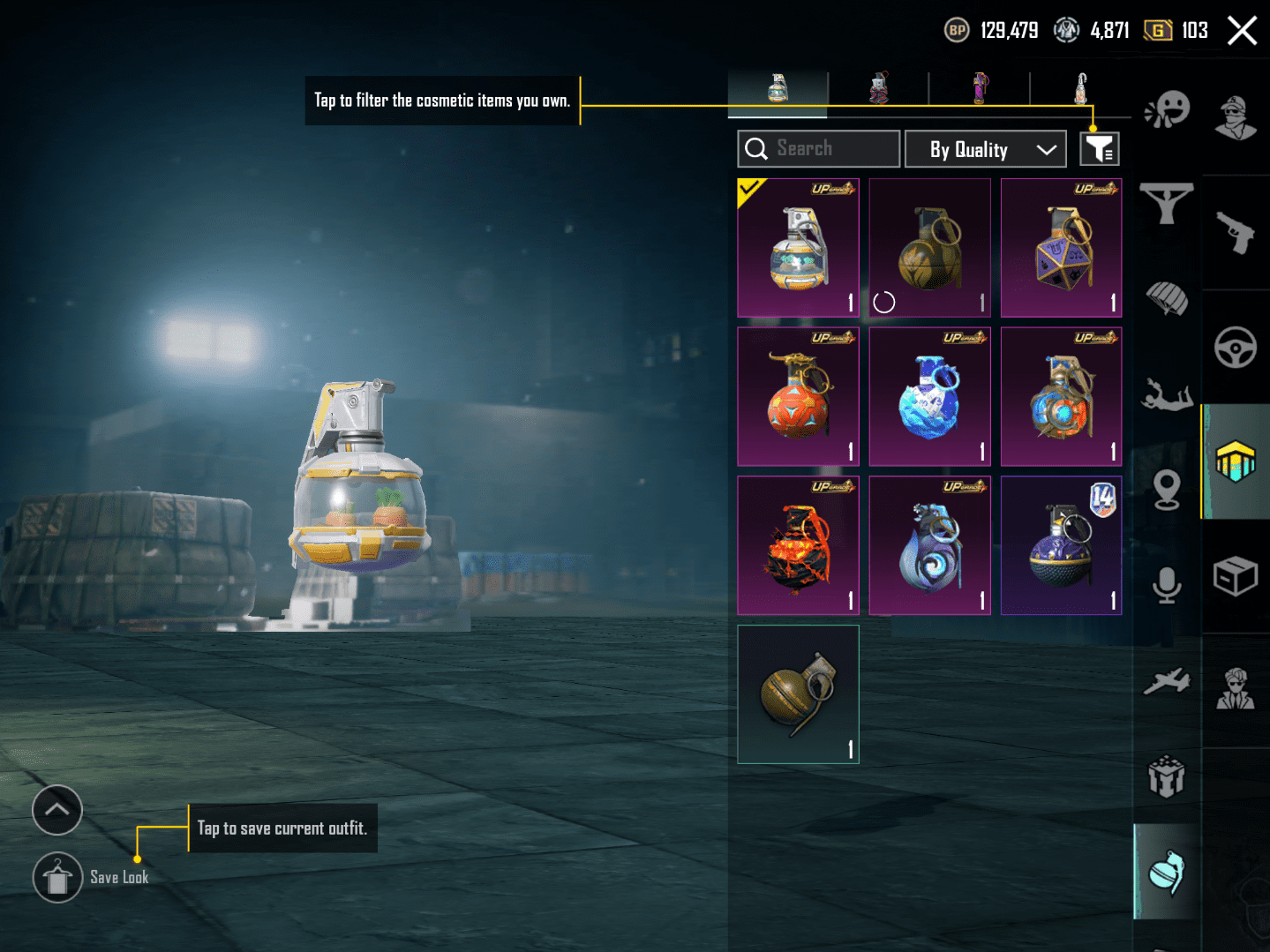Pick the default olive grenade skin
Screen dimensions: 1270x952
point(798,694)
